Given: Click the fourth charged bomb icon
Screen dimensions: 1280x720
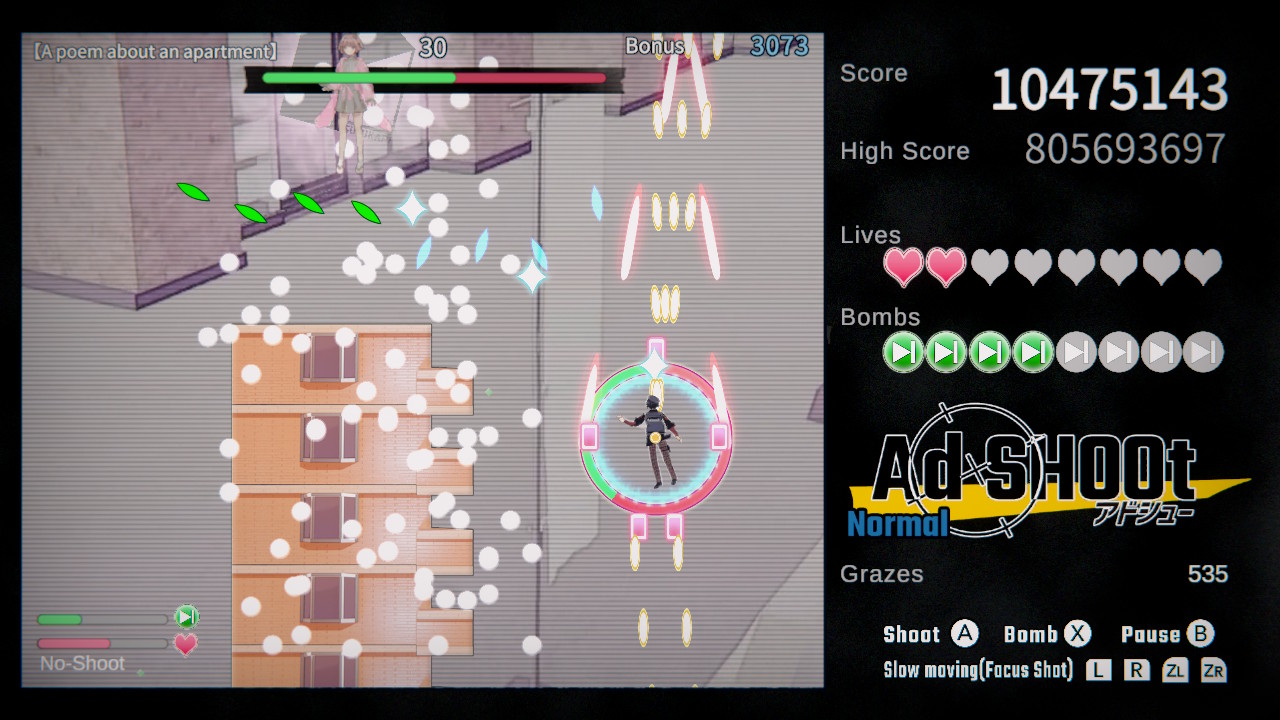Looking at the screenshot, I should click(x=1032, y=352).
